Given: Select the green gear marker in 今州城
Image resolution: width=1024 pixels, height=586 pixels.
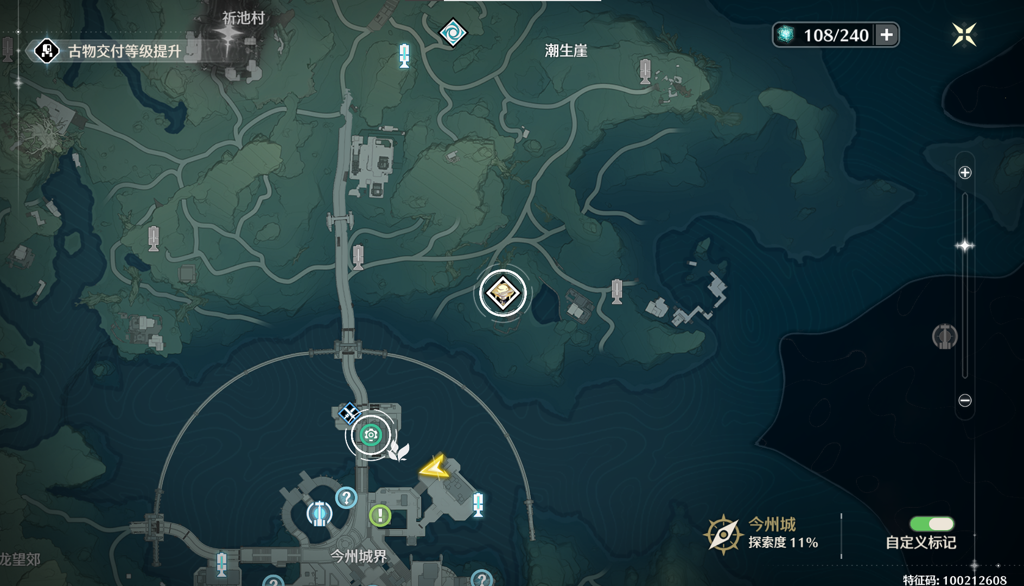Looking at the screenshot, I should click(371, 434).
